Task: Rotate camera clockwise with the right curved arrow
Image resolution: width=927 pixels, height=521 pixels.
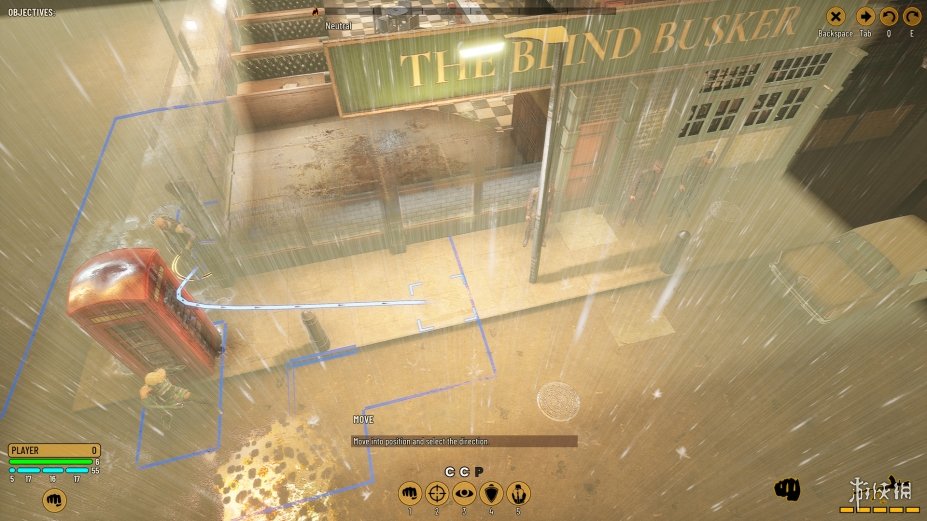Action: coord(912,16)
